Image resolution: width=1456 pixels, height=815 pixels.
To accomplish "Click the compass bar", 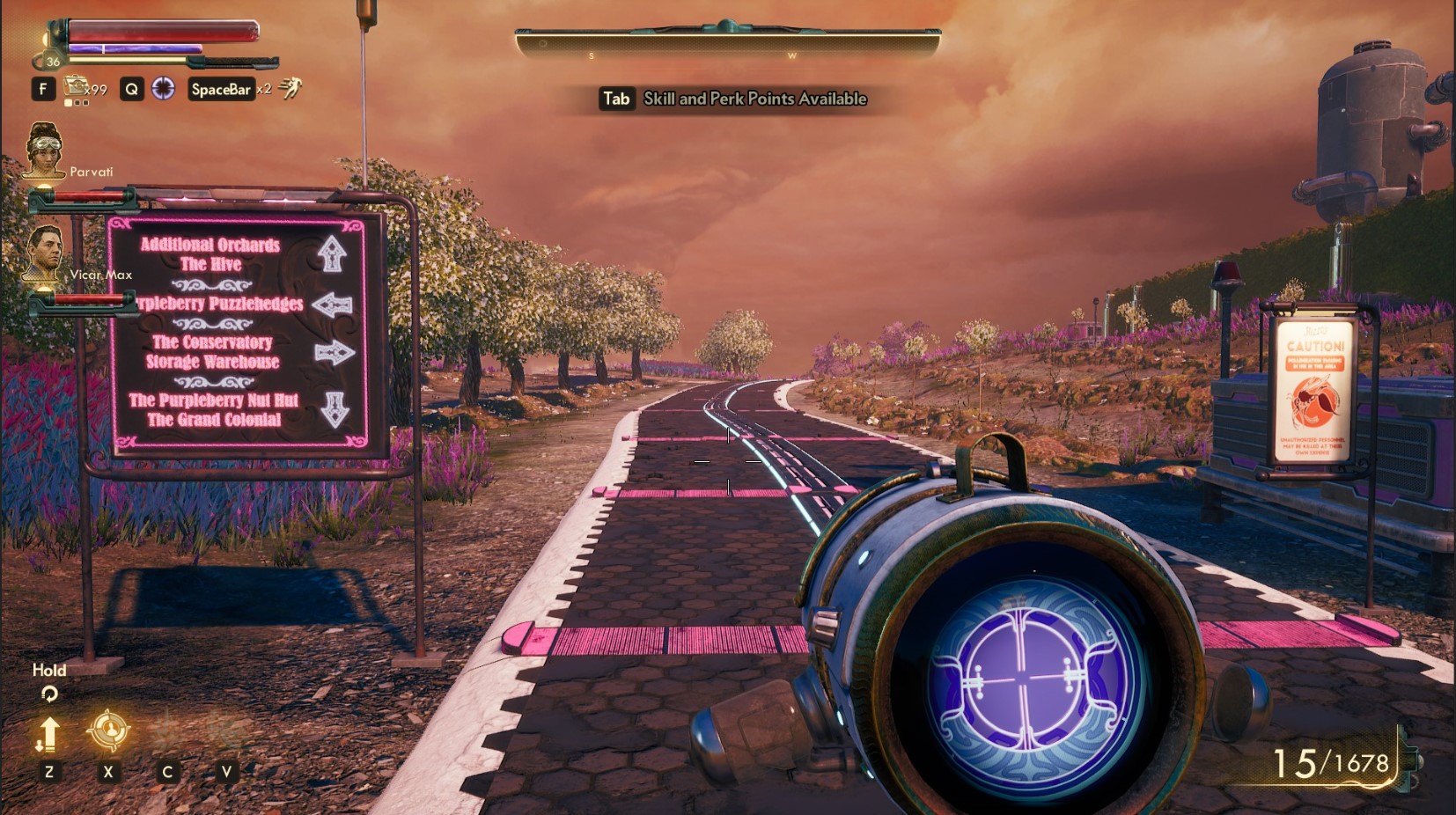I will coord(728,42).
